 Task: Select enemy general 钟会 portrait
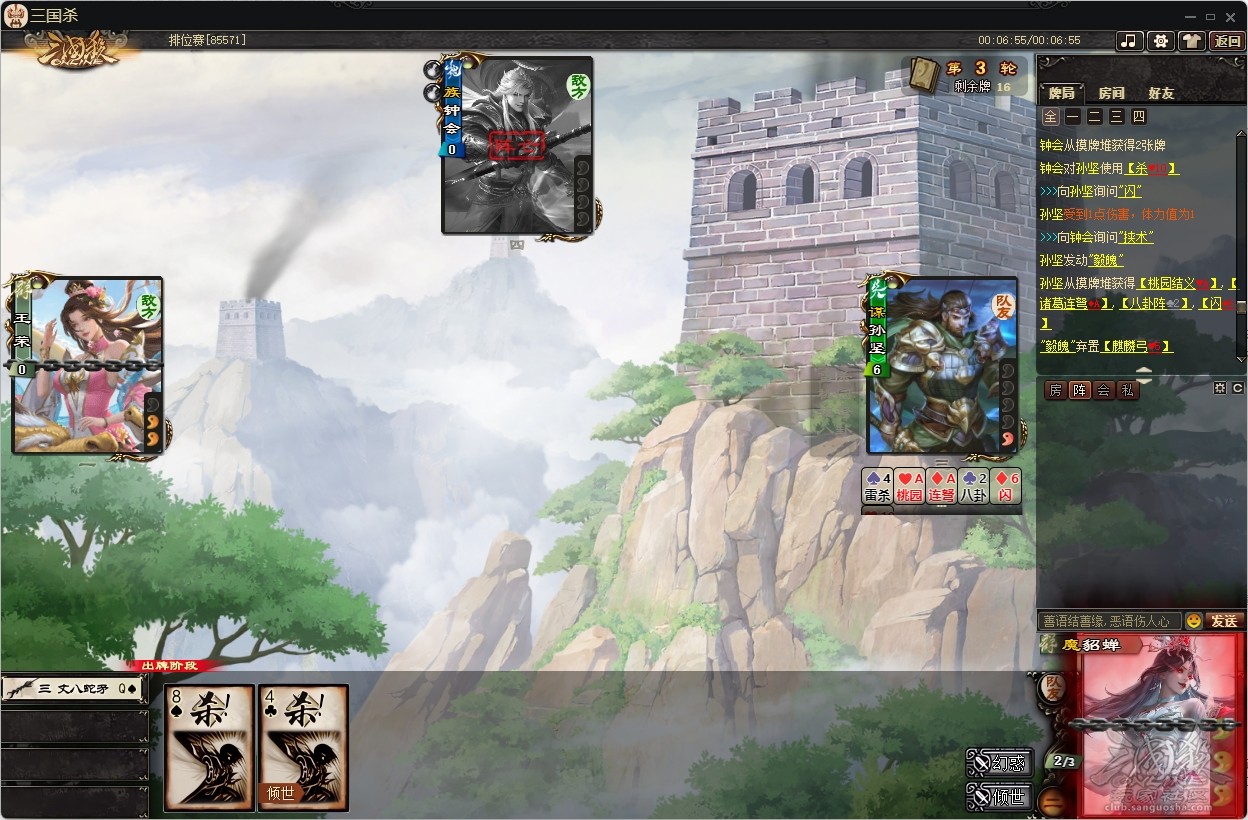518,145
